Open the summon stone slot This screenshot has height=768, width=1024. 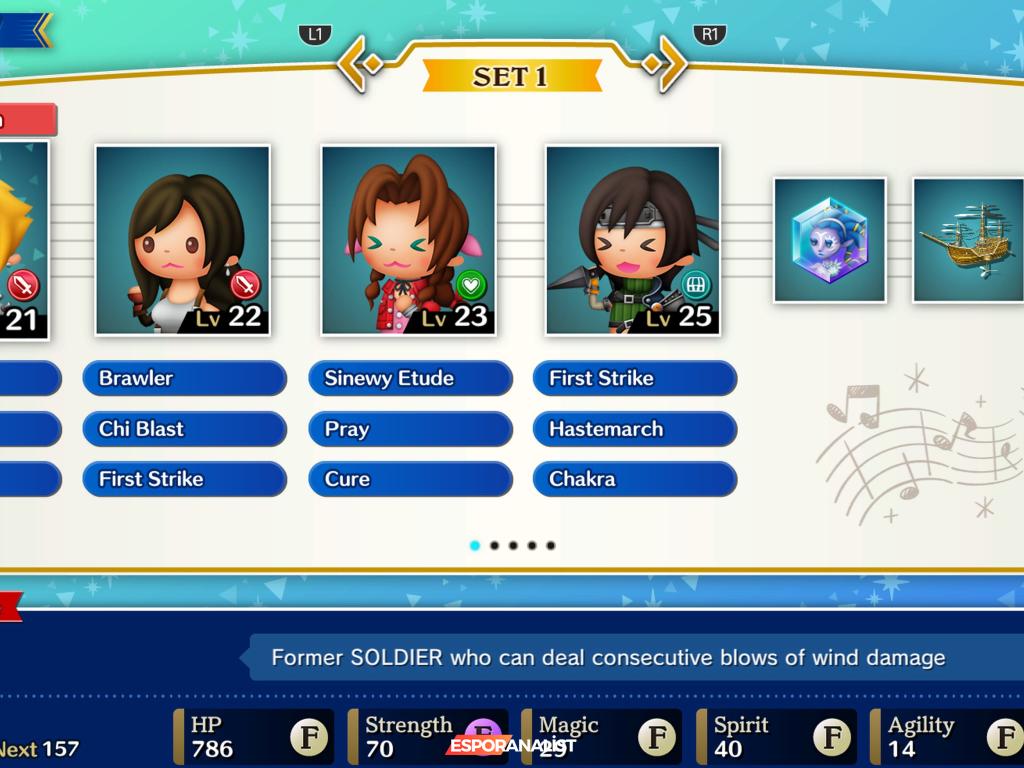click(830, 240)
